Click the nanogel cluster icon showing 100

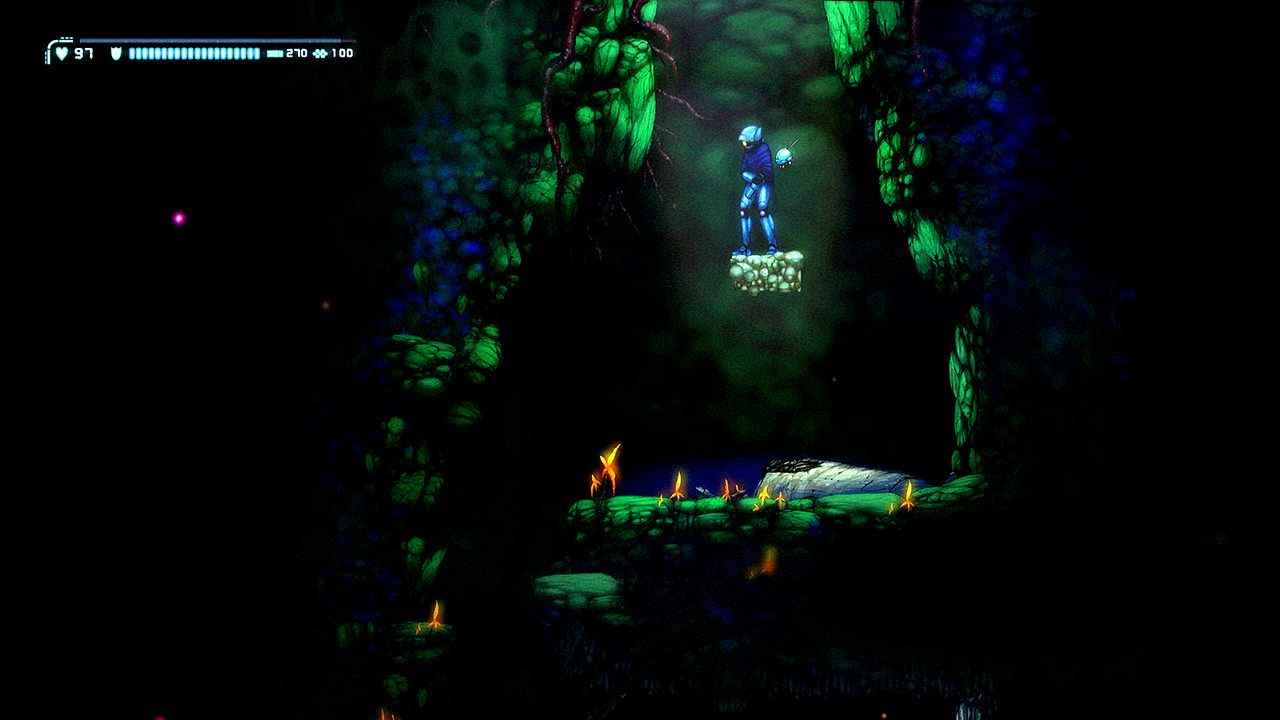coord(320,53)
